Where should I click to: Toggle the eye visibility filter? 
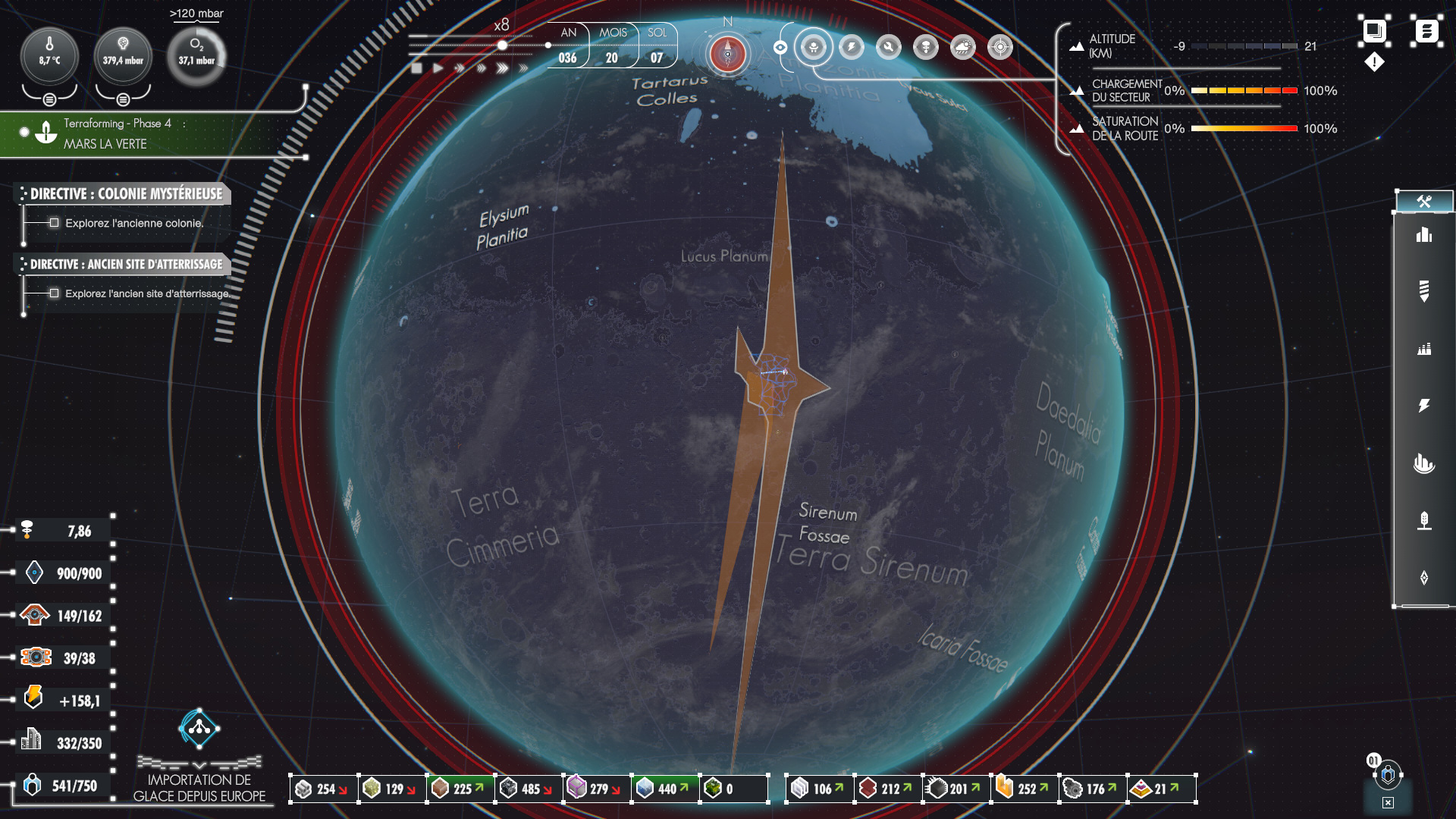[780, 48]
